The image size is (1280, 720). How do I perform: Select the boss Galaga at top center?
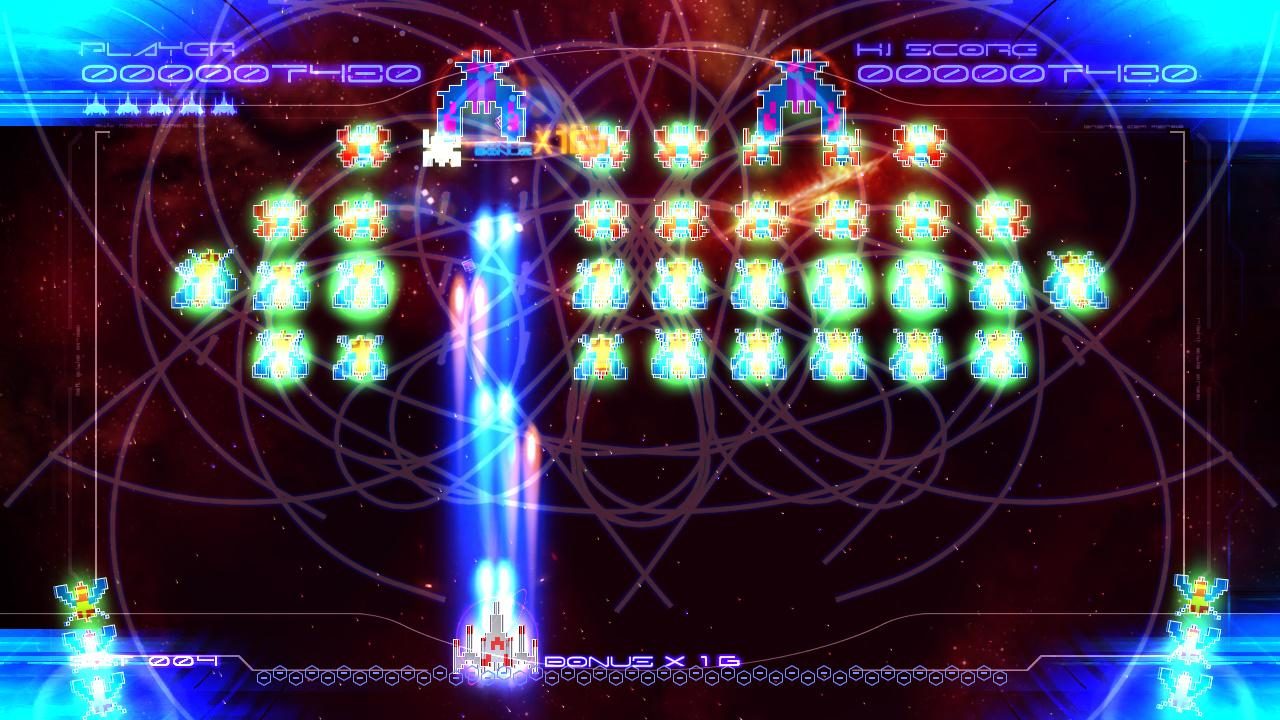(483, 90)
